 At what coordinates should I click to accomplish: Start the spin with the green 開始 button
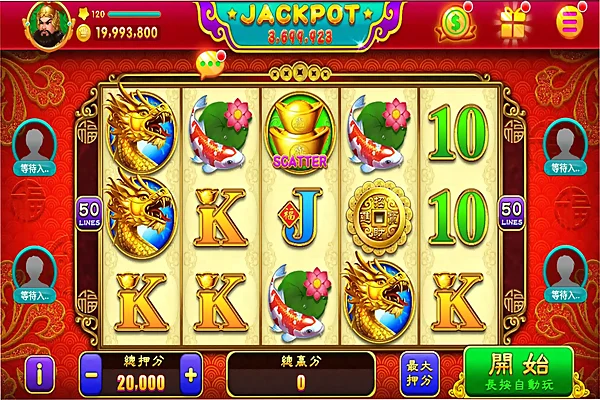pyautogui.click(x=518, y=372)
